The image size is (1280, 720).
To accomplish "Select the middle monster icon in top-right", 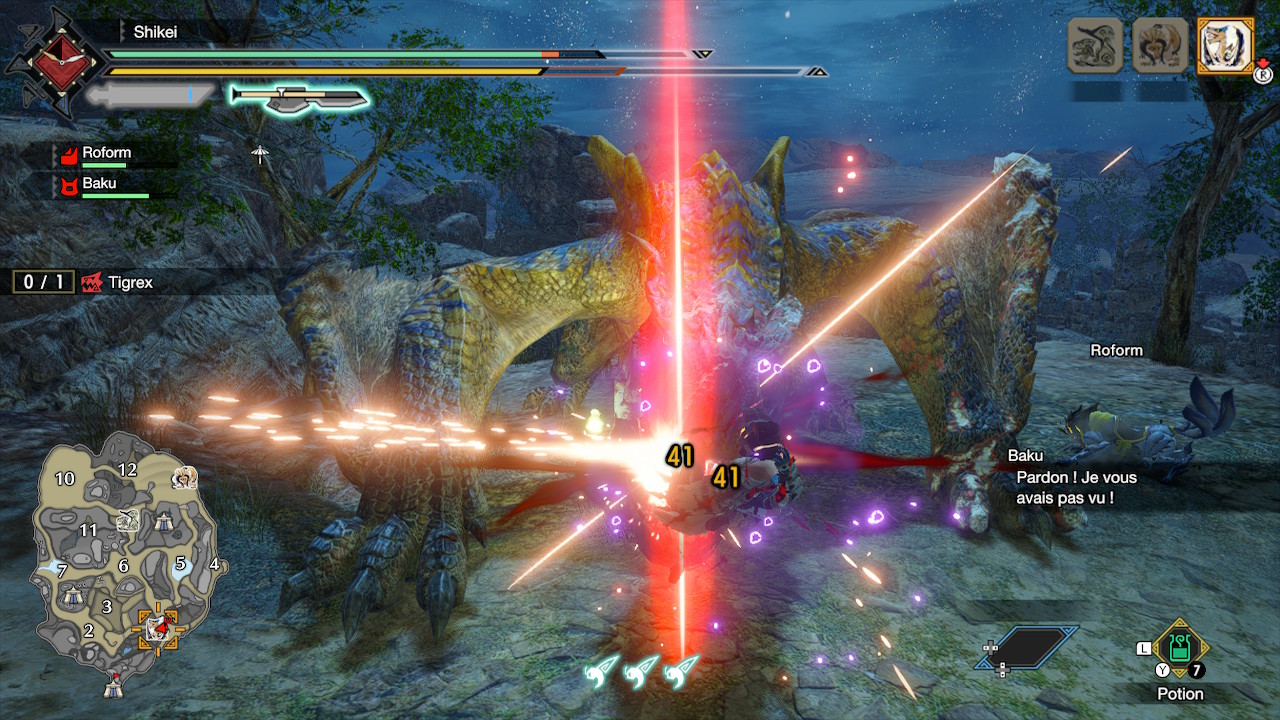I will pyautogui.click(x=1160, y=46).
